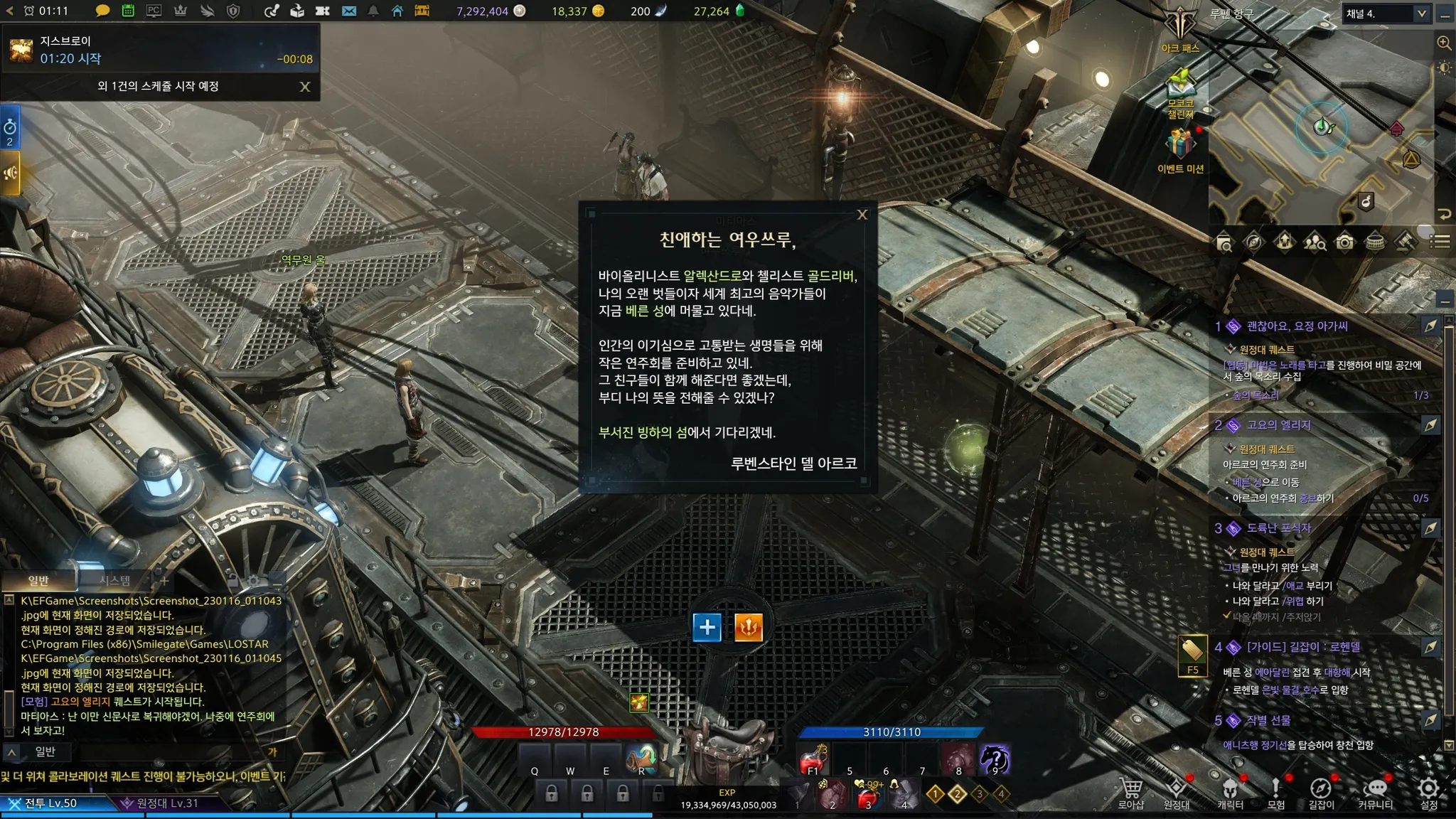Screen dimensions: 1456x819
Task: Open the 채널 4 channel dropdown
Action: [1421, 14]
